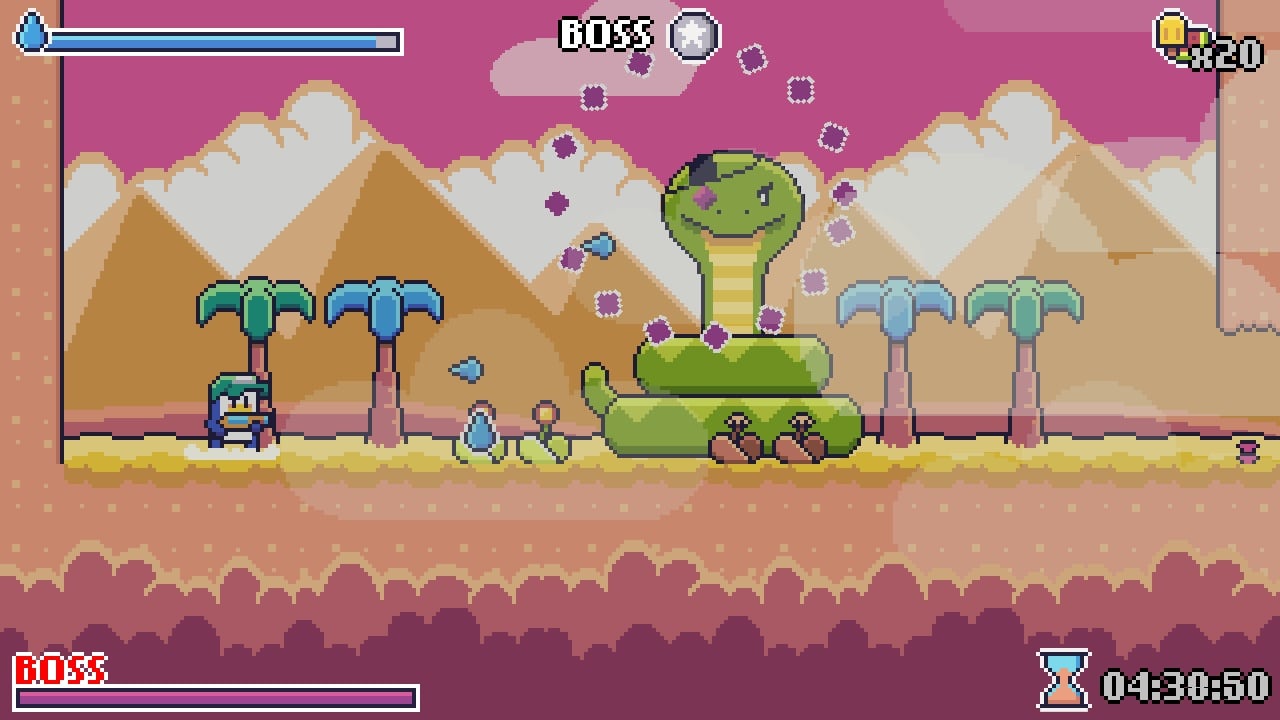Click the blue teardrop projectile in mid-air
1280x720 pixels.
click(x=599, y=245)
